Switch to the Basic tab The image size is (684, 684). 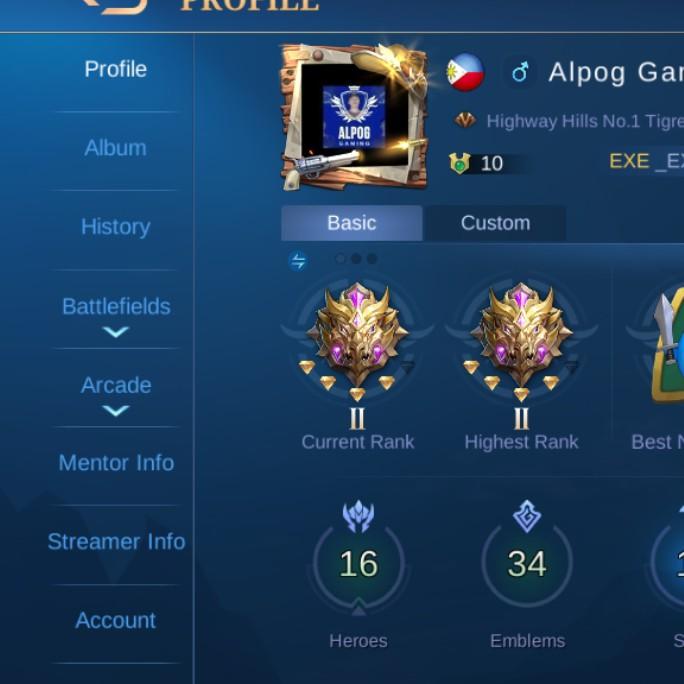pyautogui.click(x=351, y=223)
